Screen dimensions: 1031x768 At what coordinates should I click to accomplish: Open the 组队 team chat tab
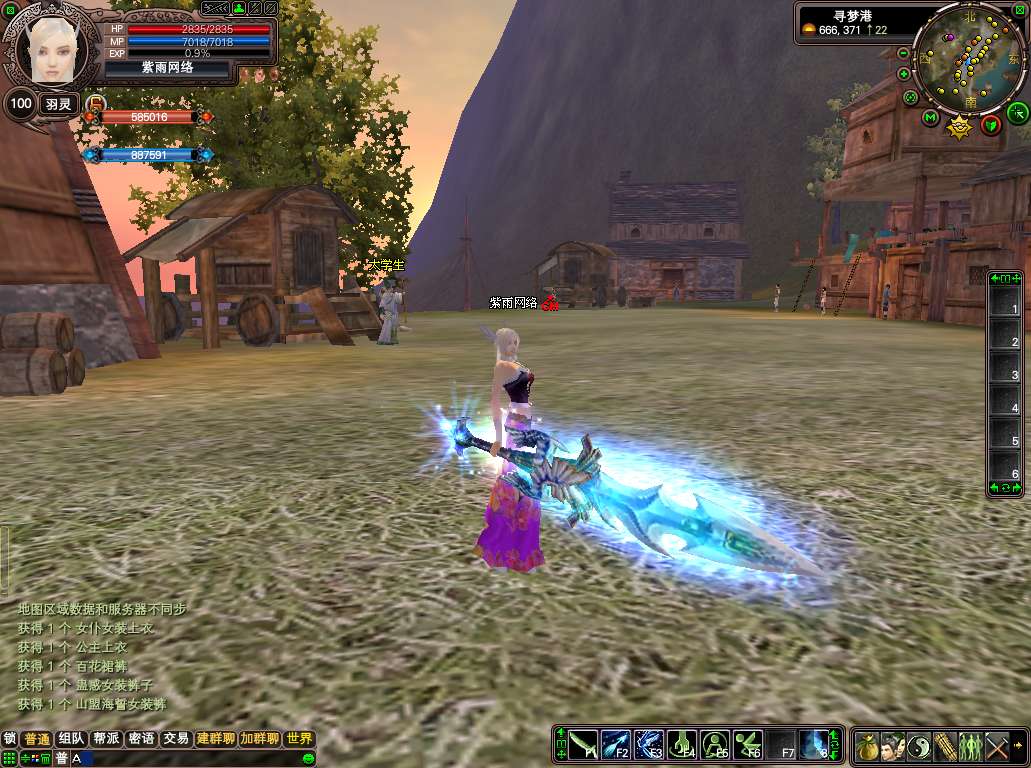click(x=71, y=739)
